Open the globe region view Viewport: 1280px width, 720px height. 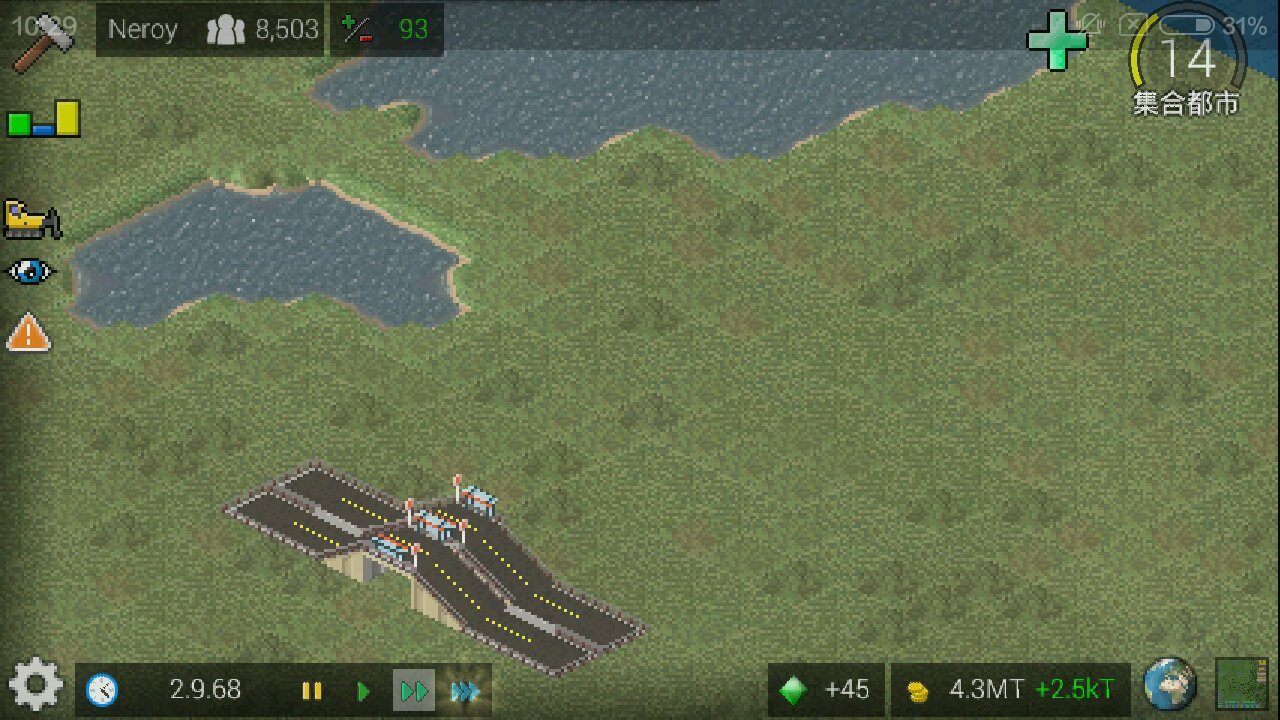[1169, 685]
